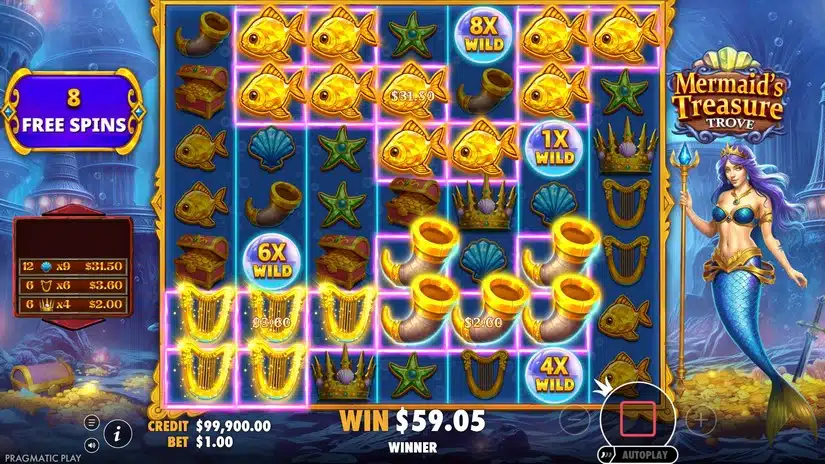
Task: Stop the spin with the red square button
Action: point(637,417)
